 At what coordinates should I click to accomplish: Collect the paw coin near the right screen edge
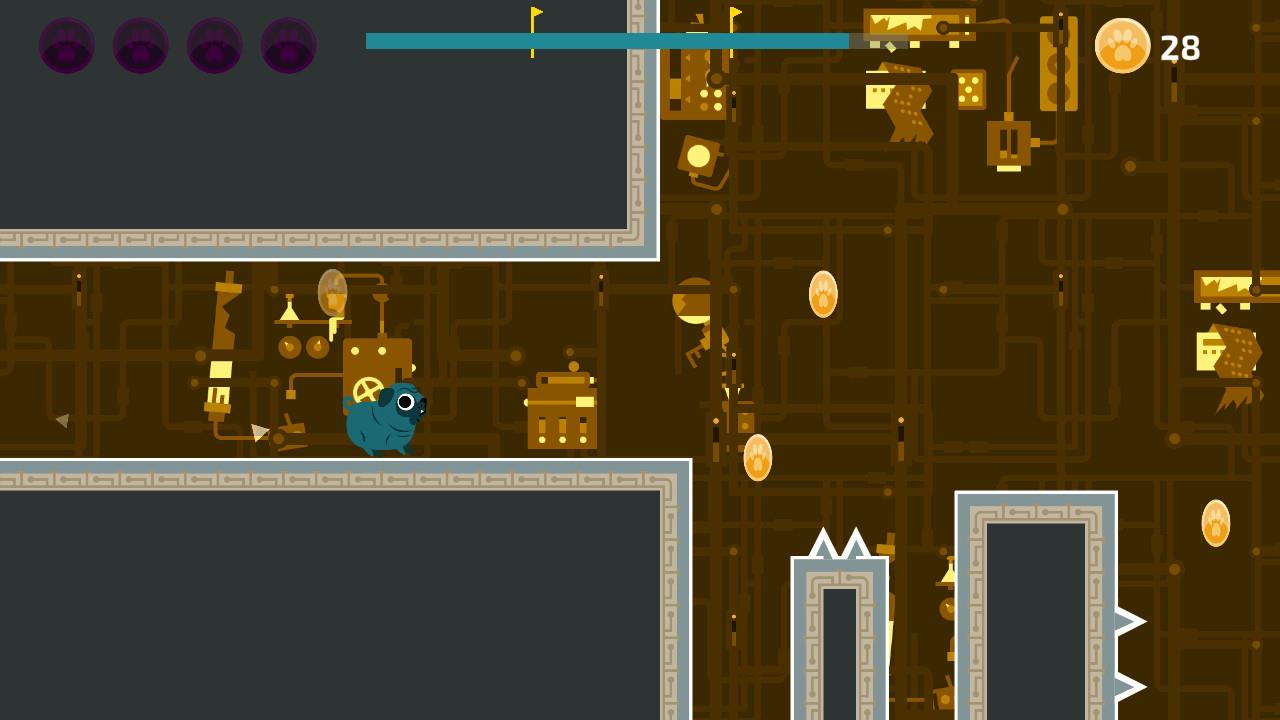[1216, 523]
